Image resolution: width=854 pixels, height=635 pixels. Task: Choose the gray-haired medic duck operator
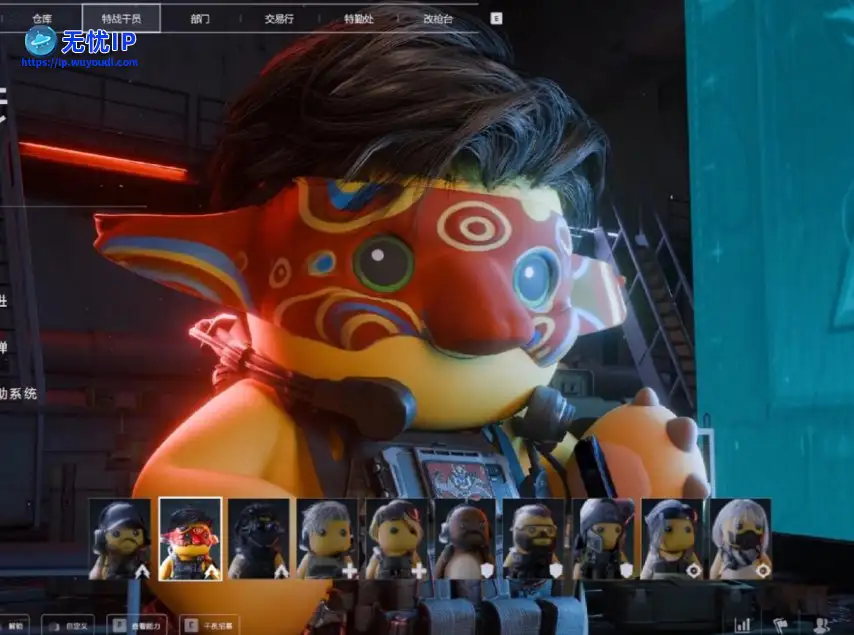(328, 539)
